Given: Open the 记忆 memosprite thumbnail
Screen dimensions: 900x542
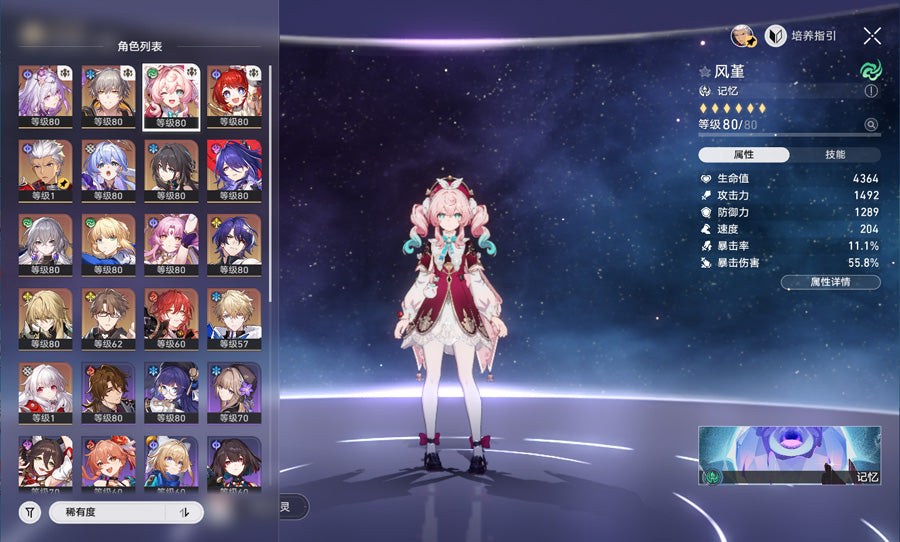Looking at the screenshot, I should pos(789,455).
